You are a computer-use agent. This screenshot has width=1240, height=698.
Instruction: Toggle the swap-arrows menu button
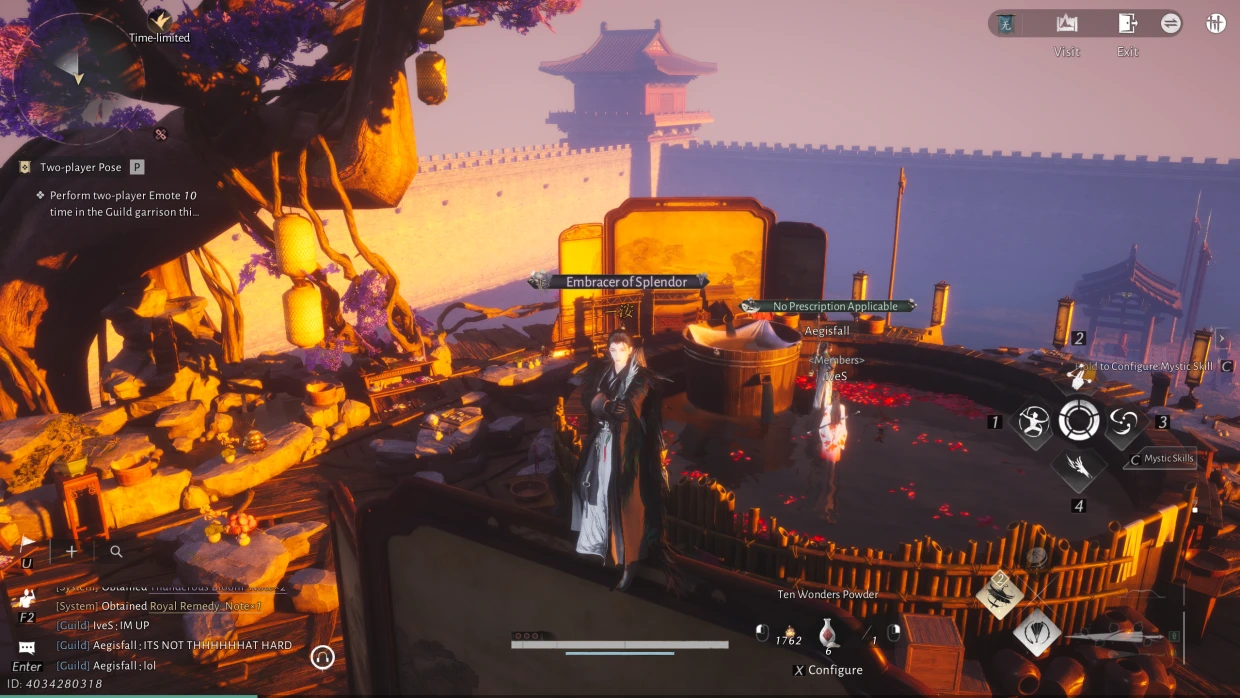[1171, 24]
